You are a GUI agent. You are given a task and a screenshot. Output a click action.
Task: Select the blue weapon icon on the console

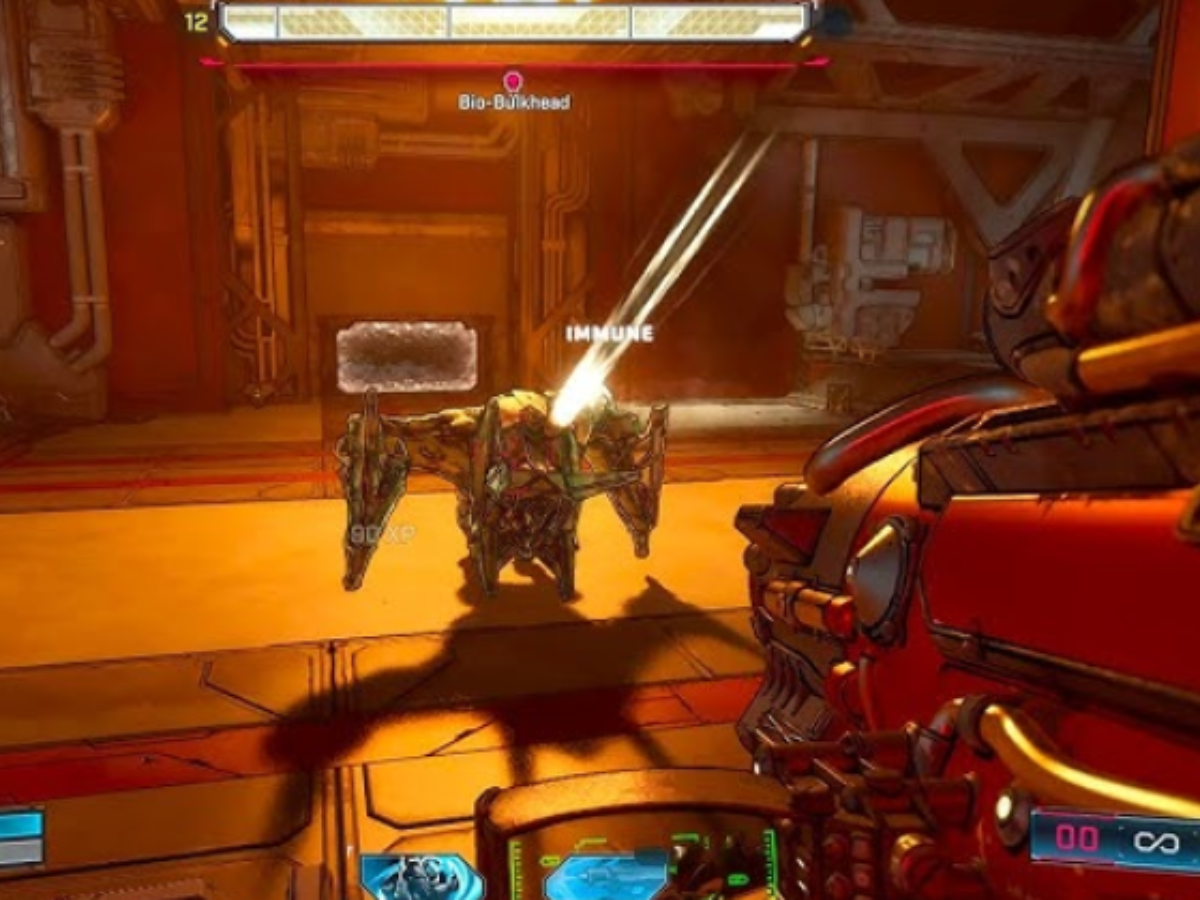click(x=608, y=878)
